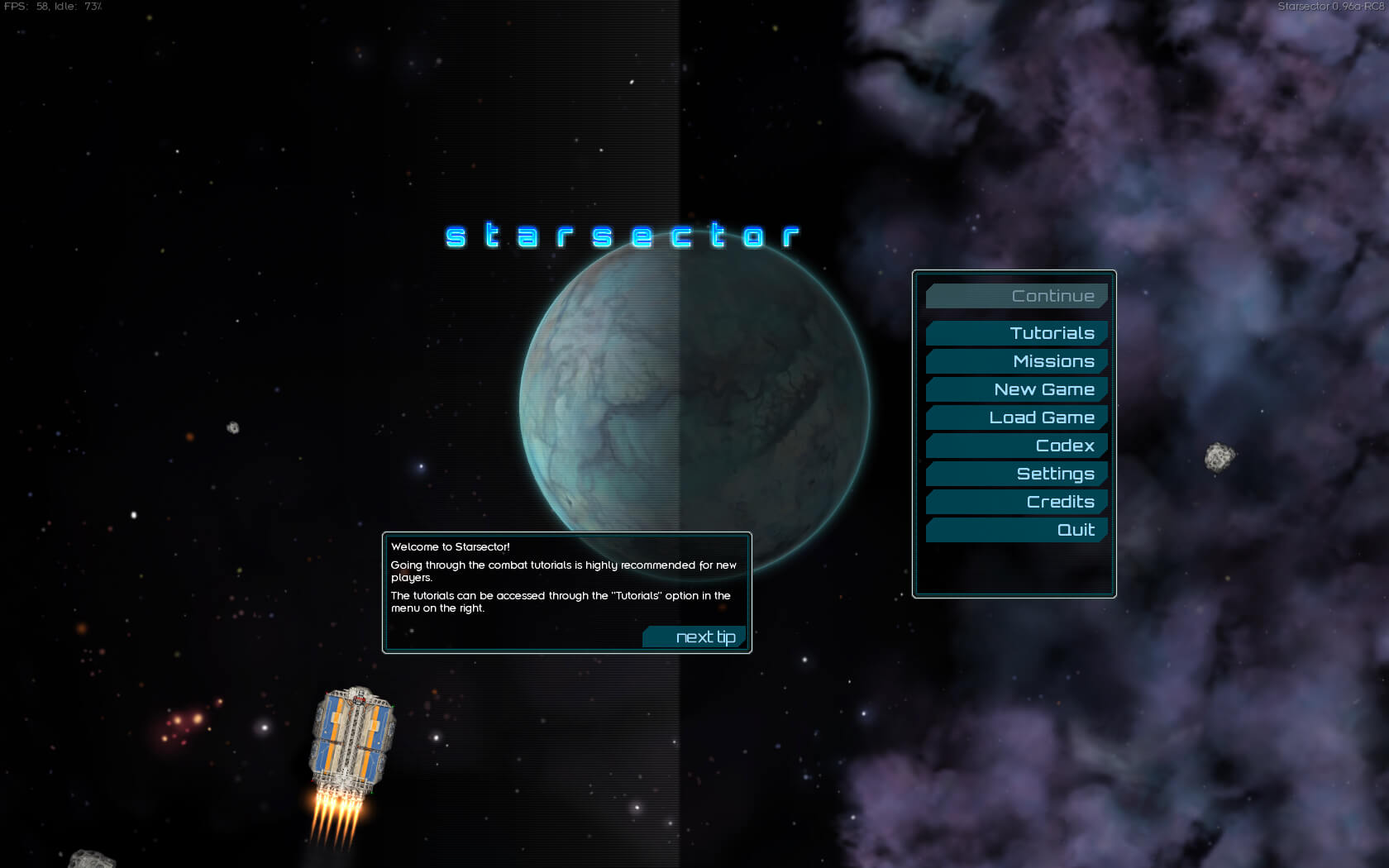Screen dimensions: 1389x868
Task: Choose Load Game option
Action: point(1017,417)
